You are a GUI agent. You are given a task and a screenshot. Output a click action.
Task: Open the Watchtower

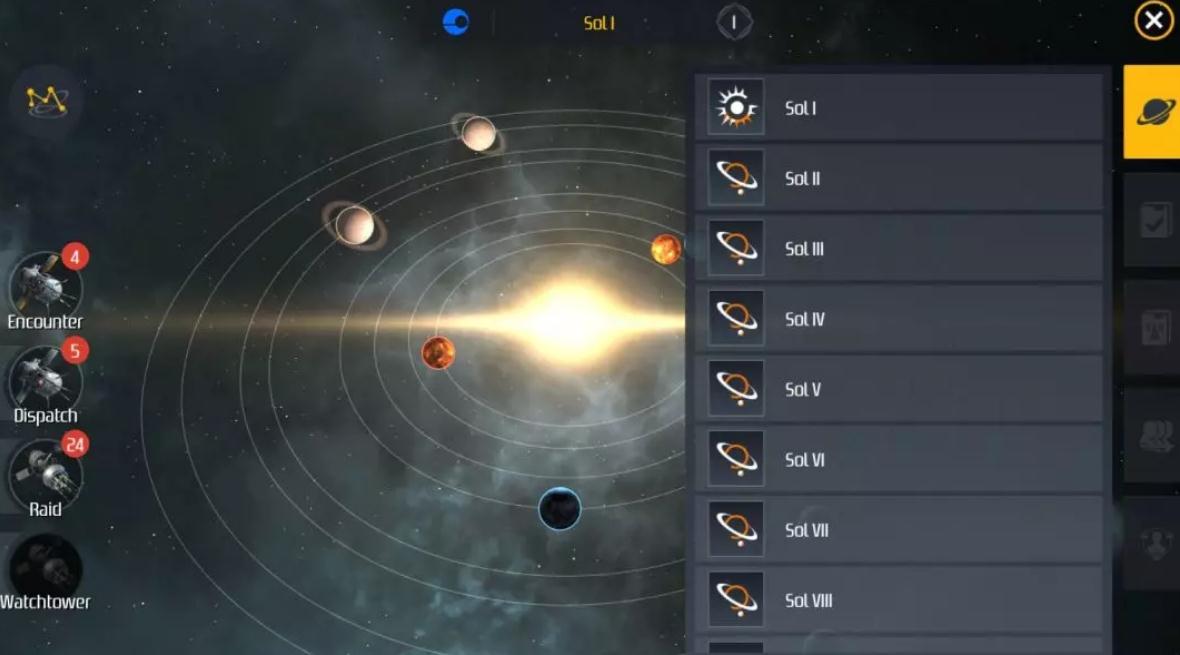point(45,571)
